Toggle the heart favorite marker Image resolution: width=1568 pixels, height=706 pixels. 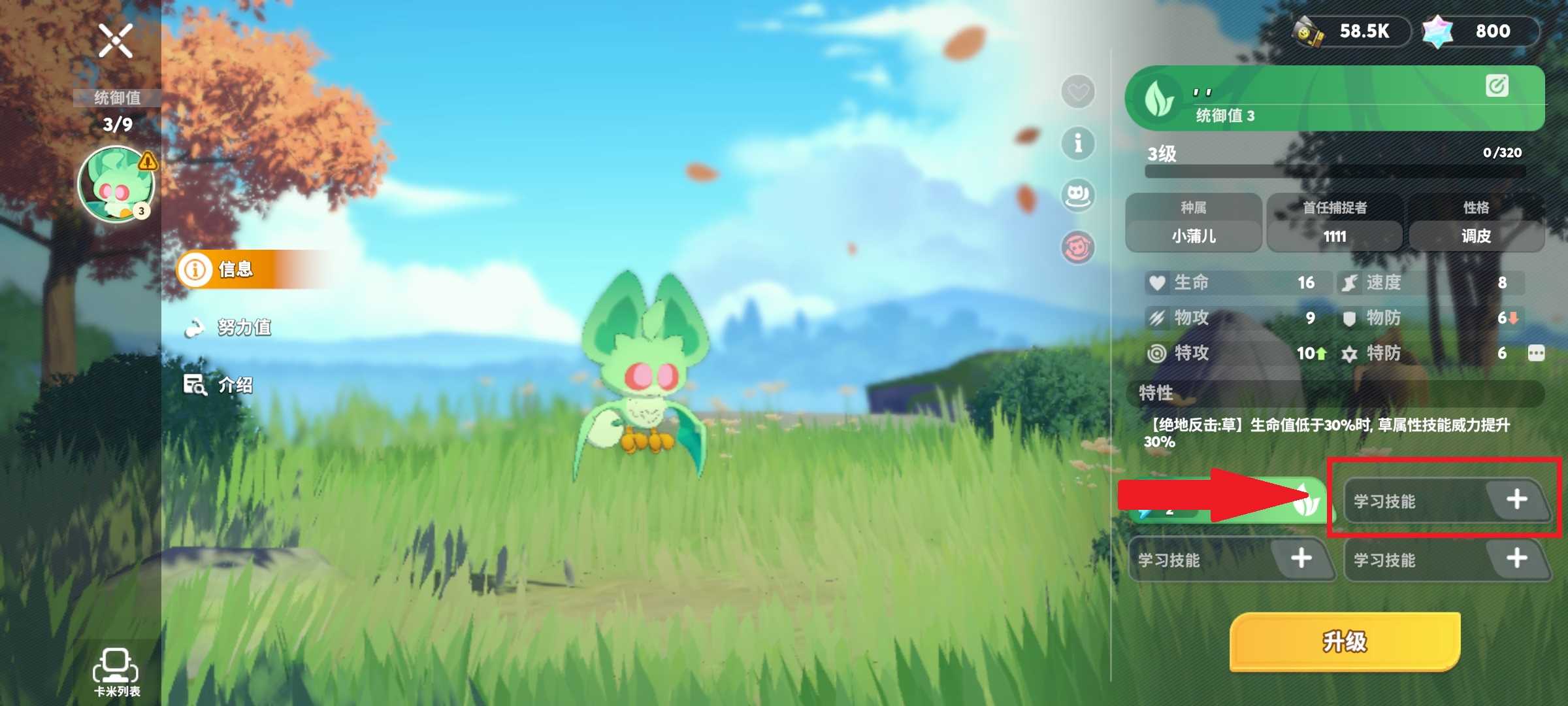tap(1079, 93)
